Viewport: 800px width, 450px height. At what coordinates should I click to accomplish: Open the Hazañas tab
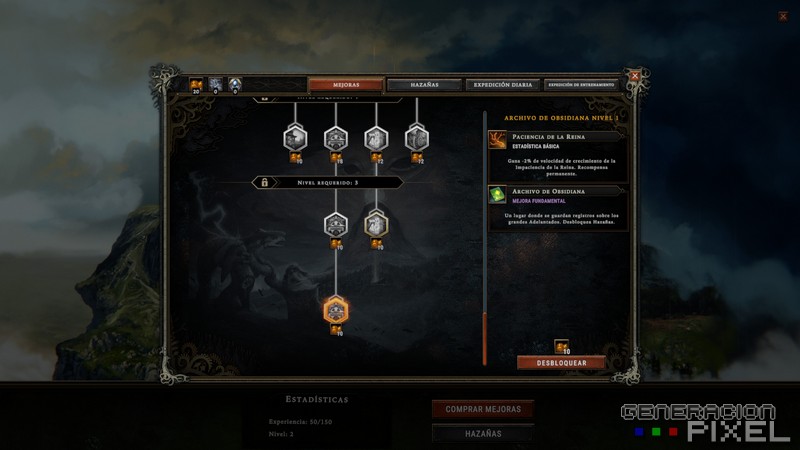click(424, 85)
